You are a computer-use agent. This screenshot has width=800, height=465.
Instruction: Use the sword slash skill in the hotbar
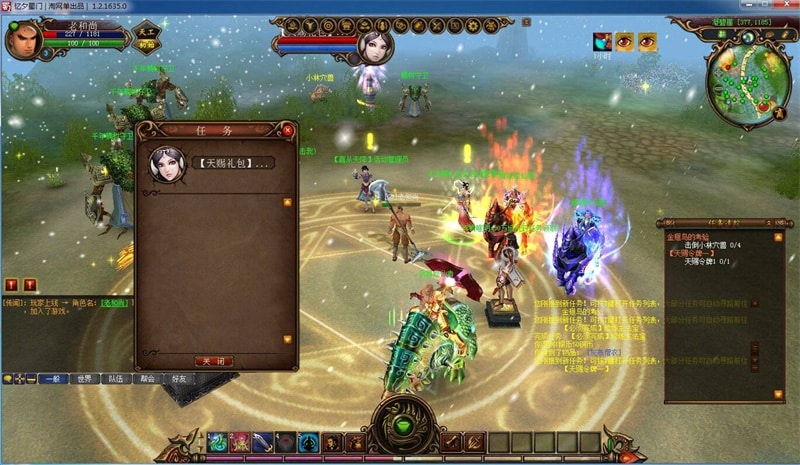(x=262, y=441)
